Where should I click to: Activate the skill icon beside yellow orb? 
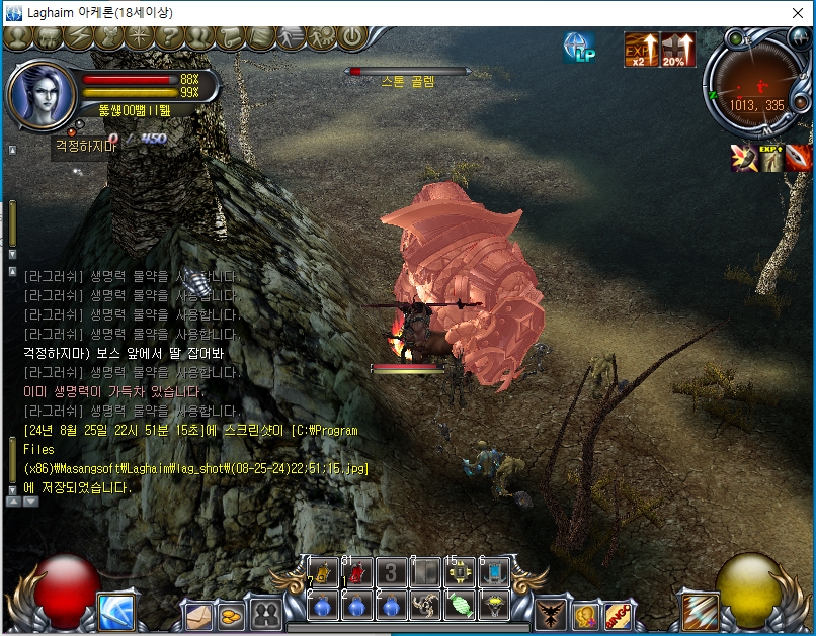click(x=699, y=611)
